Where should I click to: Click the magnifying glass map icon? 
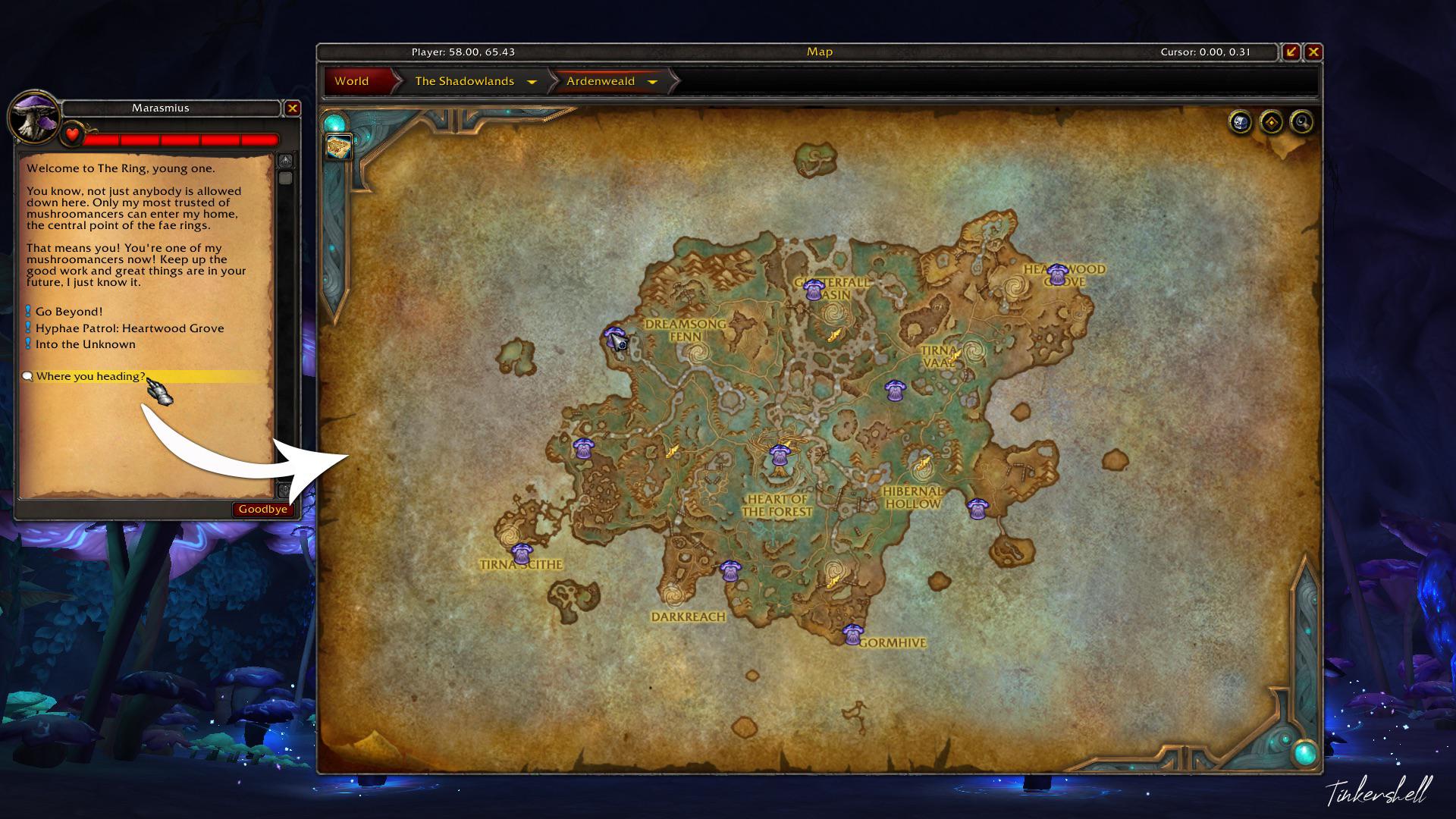pos(1303,123)
